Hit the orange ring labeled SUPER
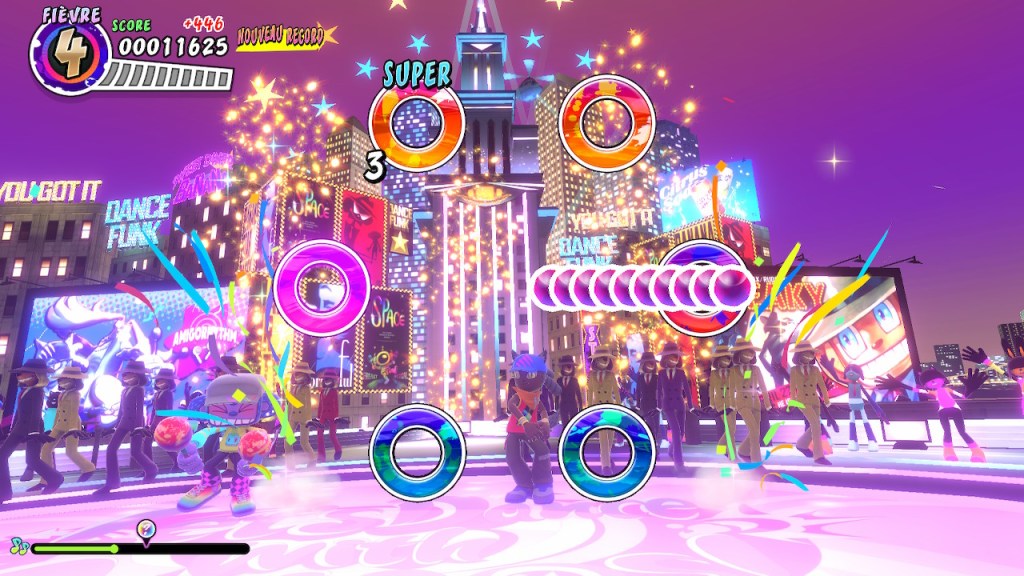Viewport: 1024px width, 576px height. (x=416, y=124)
